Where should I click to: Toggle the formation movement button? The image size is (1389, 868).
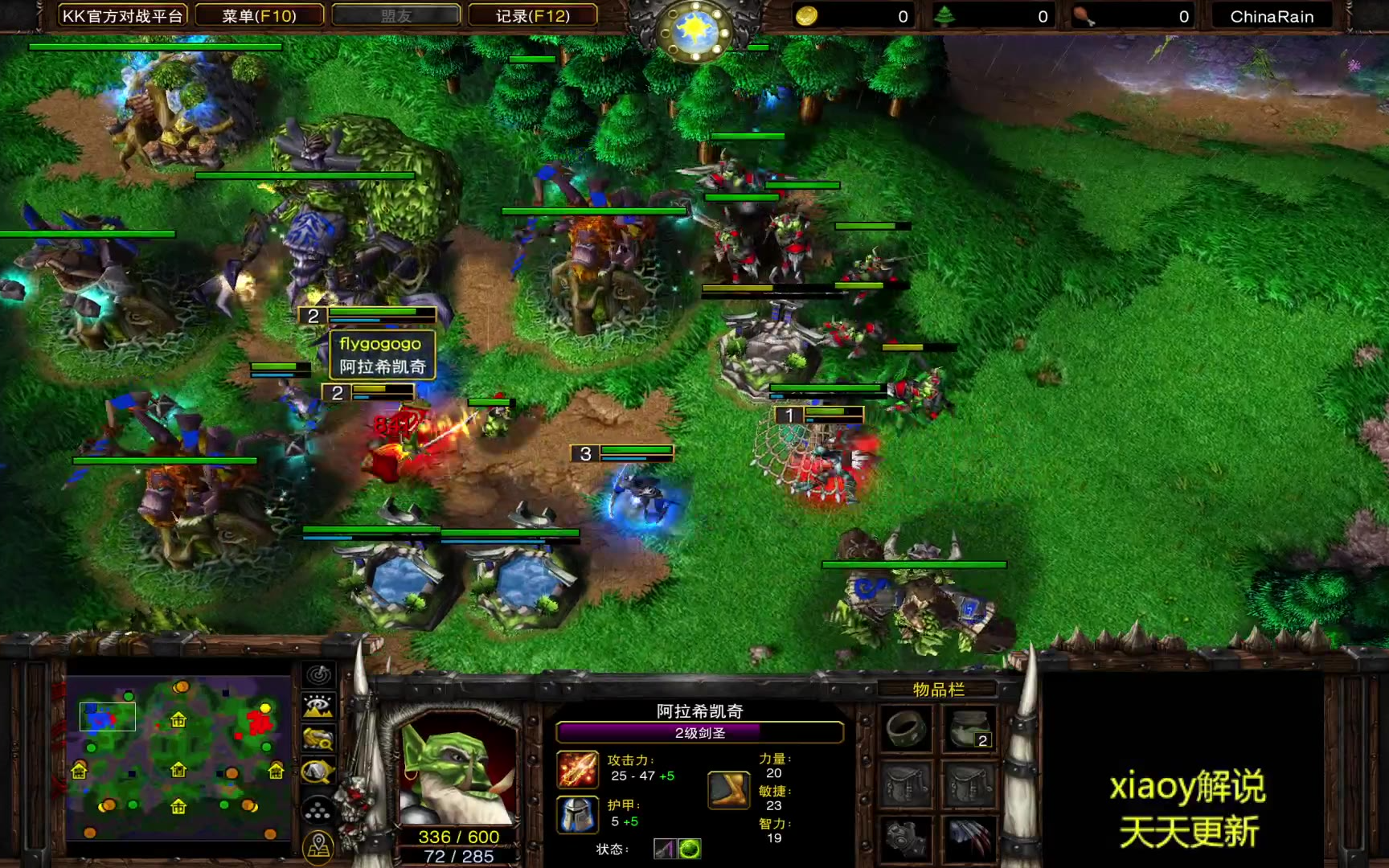318,809
